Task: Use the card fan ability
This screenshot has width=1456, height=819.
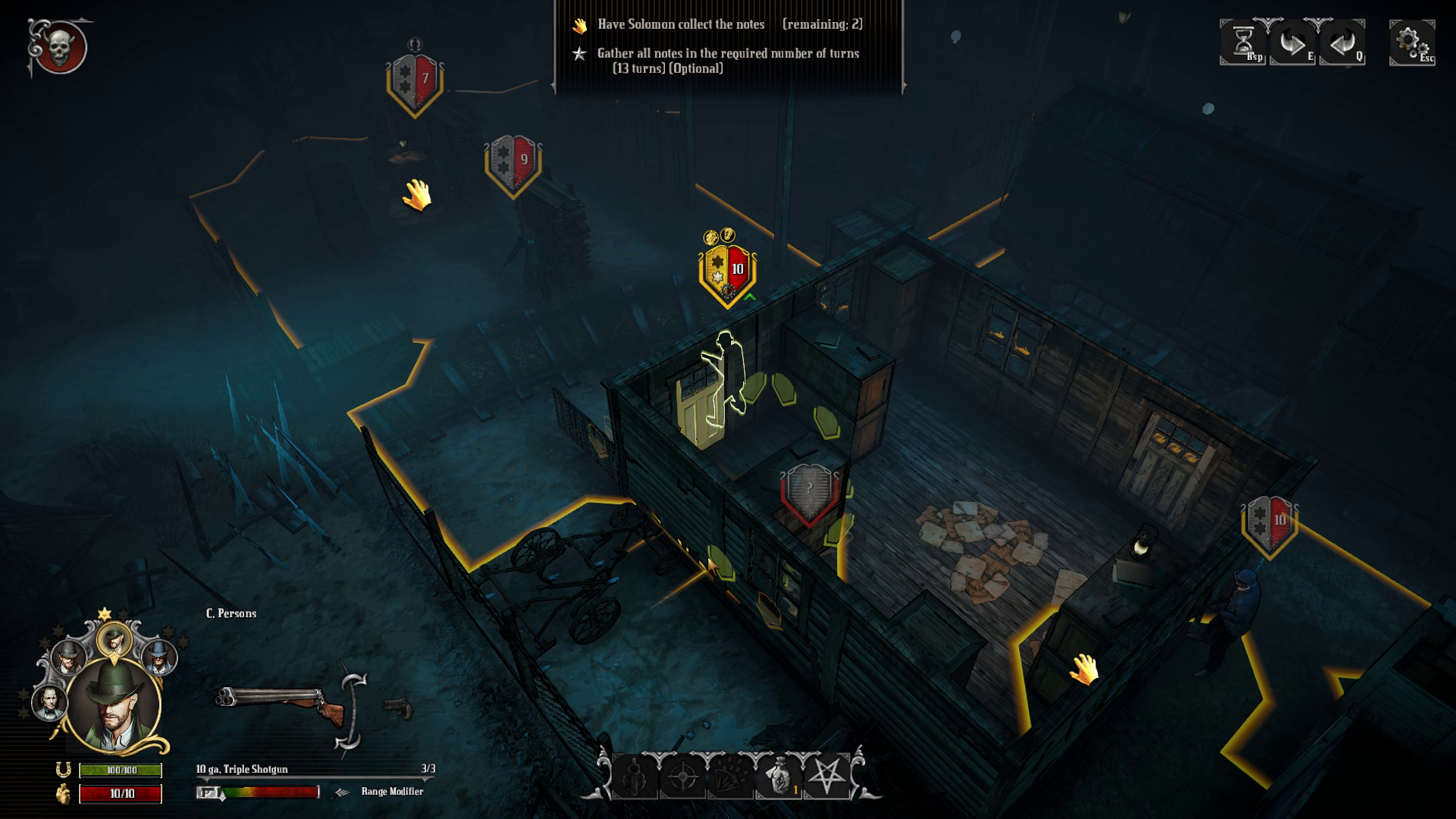Action: [x=730, y=777]
